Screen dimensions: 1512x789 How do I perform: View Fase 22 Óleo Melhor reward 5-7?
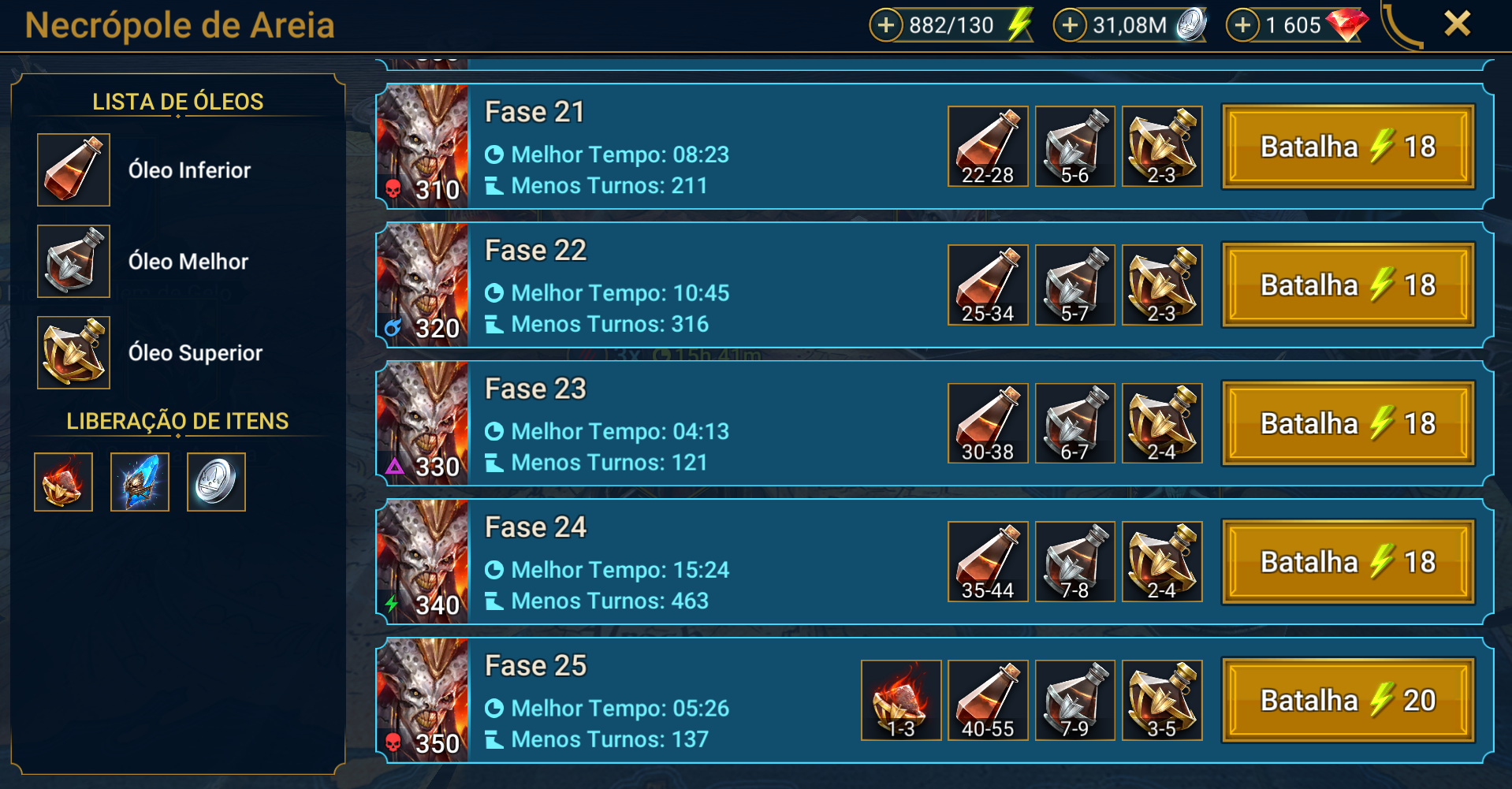coord(1074,285)
